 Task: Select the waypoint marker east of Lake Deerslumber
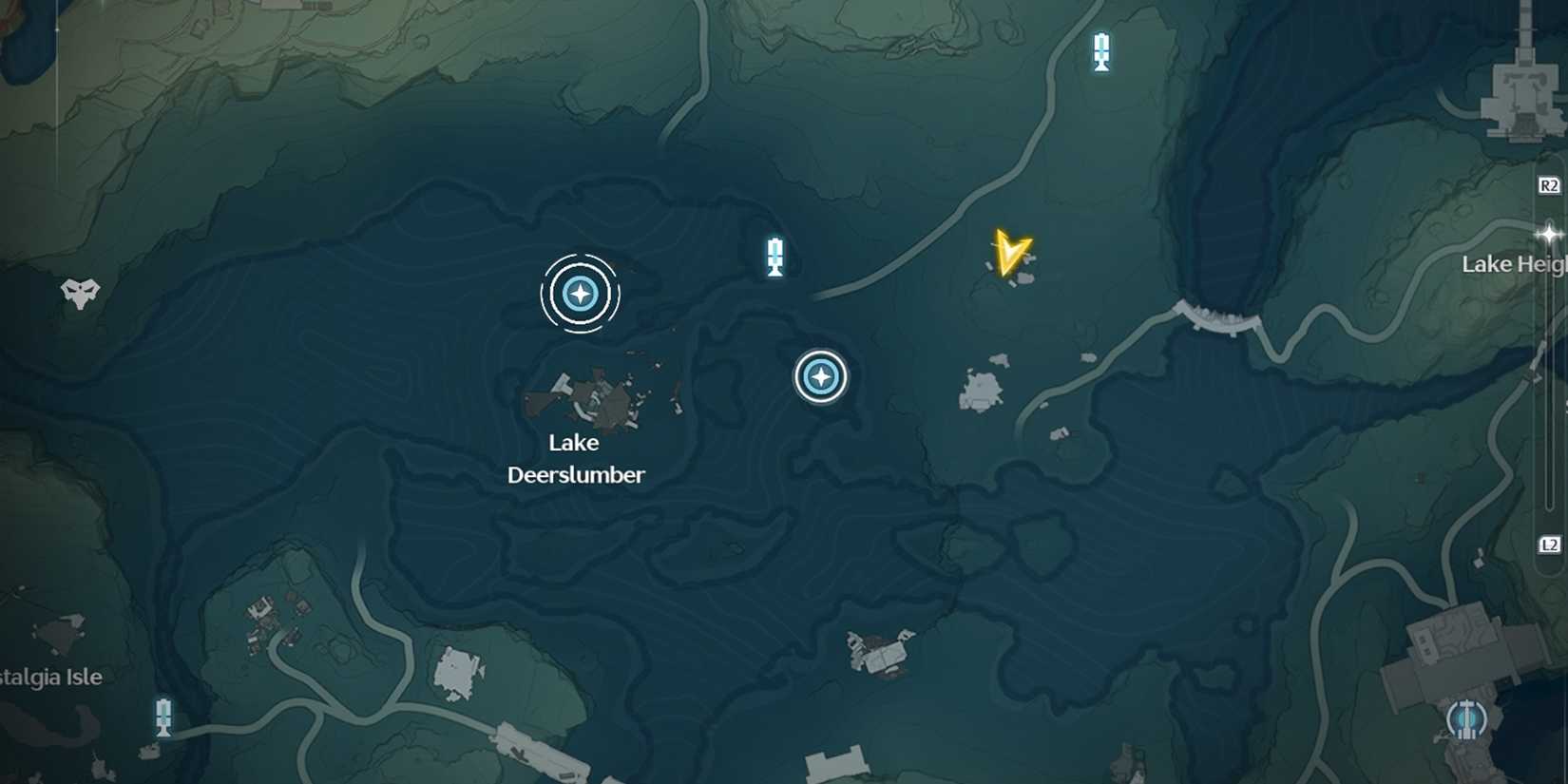tap(820, 376)
